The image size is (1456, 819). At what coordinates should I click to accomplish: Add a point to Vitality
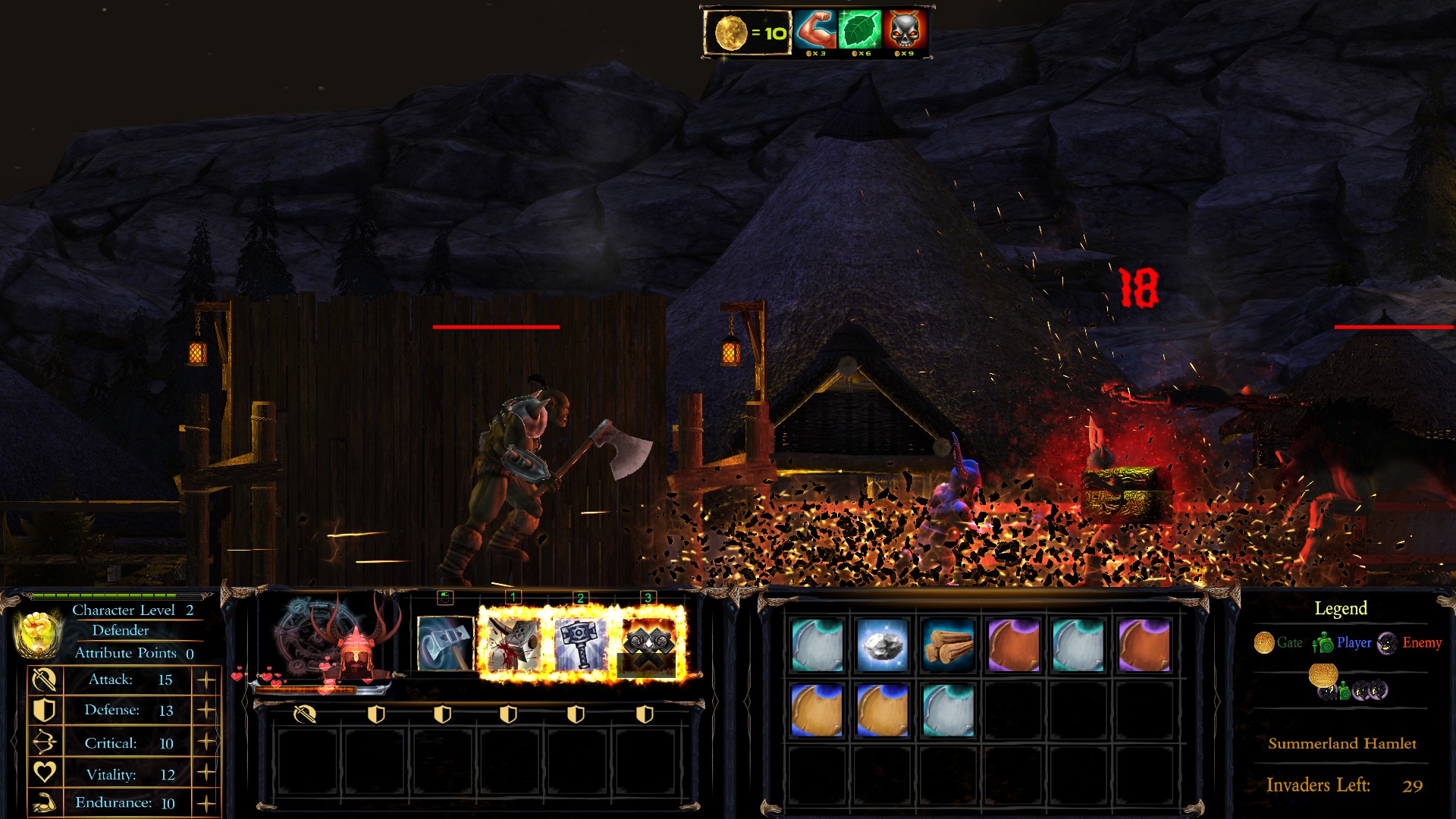(206, 773)
